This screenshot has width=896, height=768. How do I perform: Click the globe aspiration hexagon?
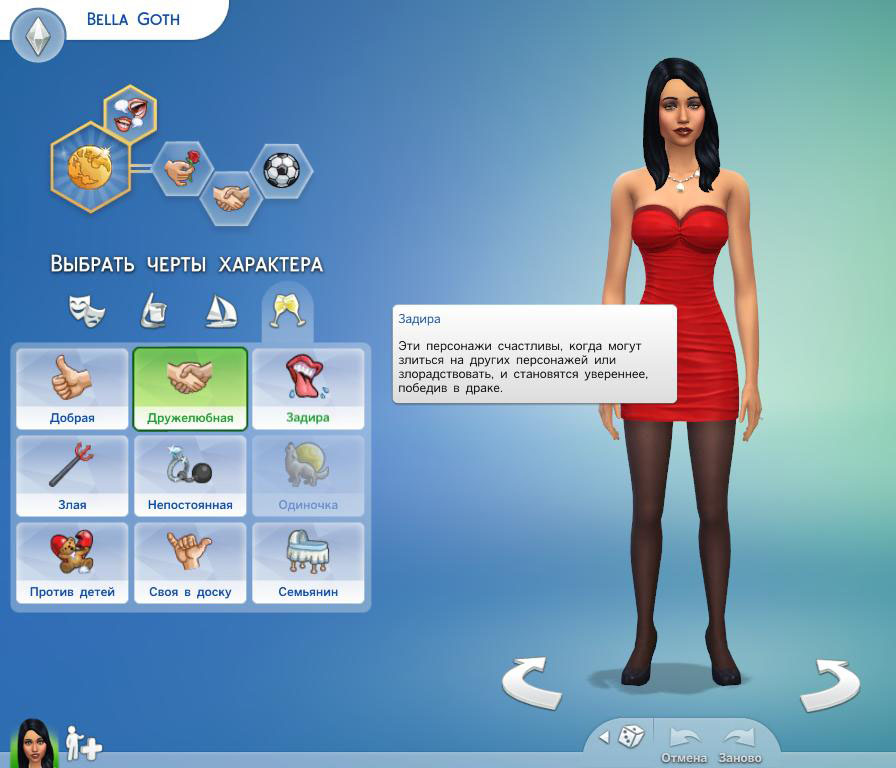pos(92,168)
